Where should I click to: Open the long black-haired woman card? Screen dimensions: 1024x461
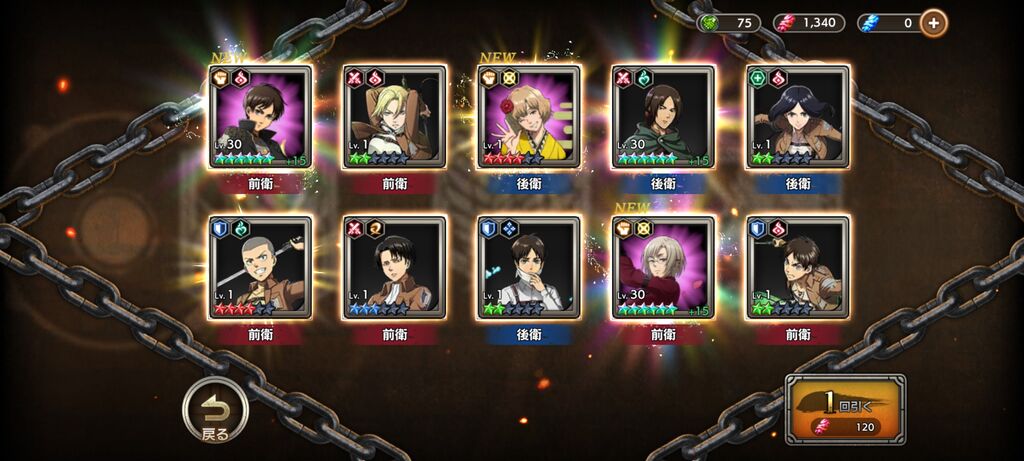[797, 117]
